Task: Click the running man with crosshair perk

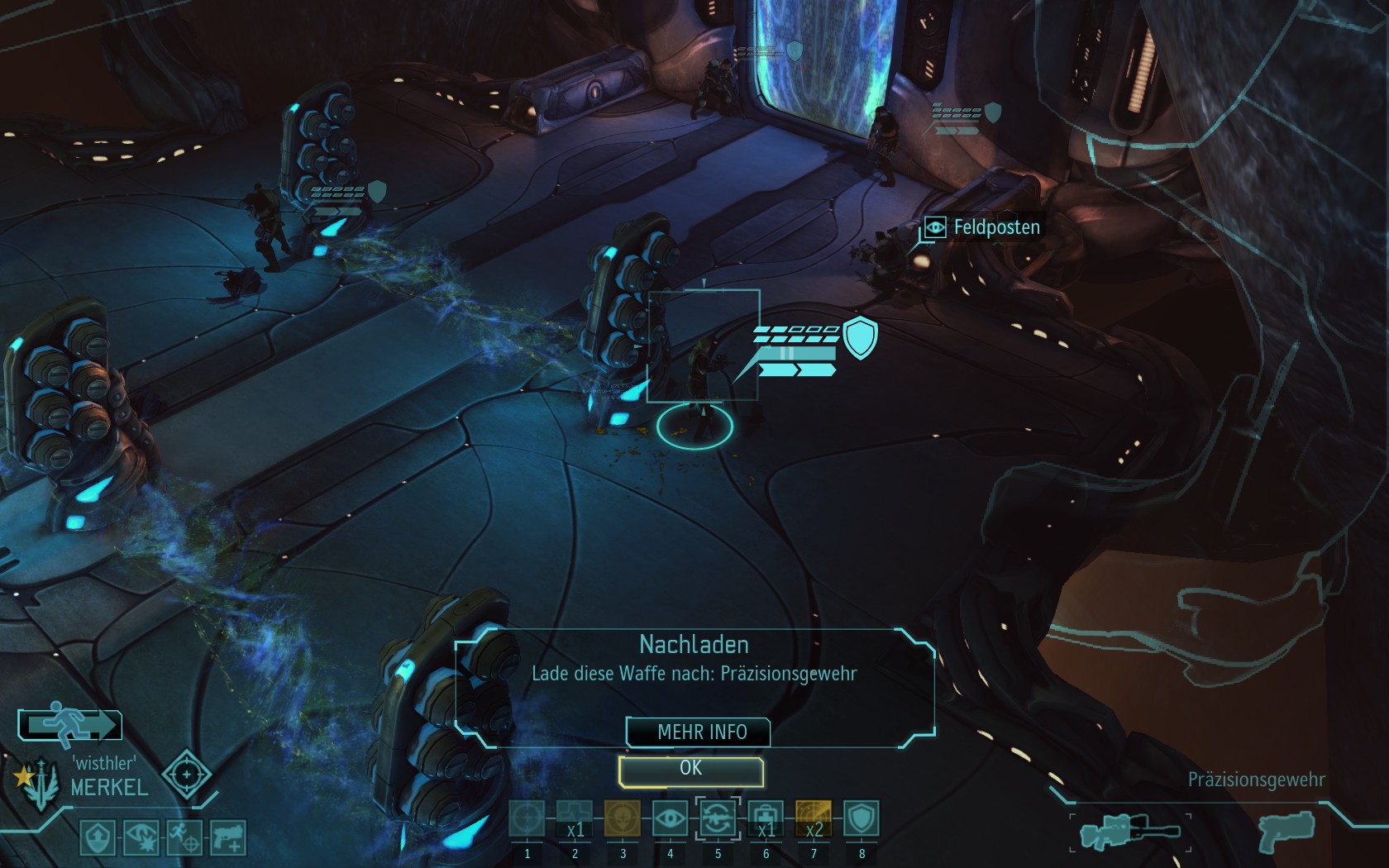Action: pos(184,838)
